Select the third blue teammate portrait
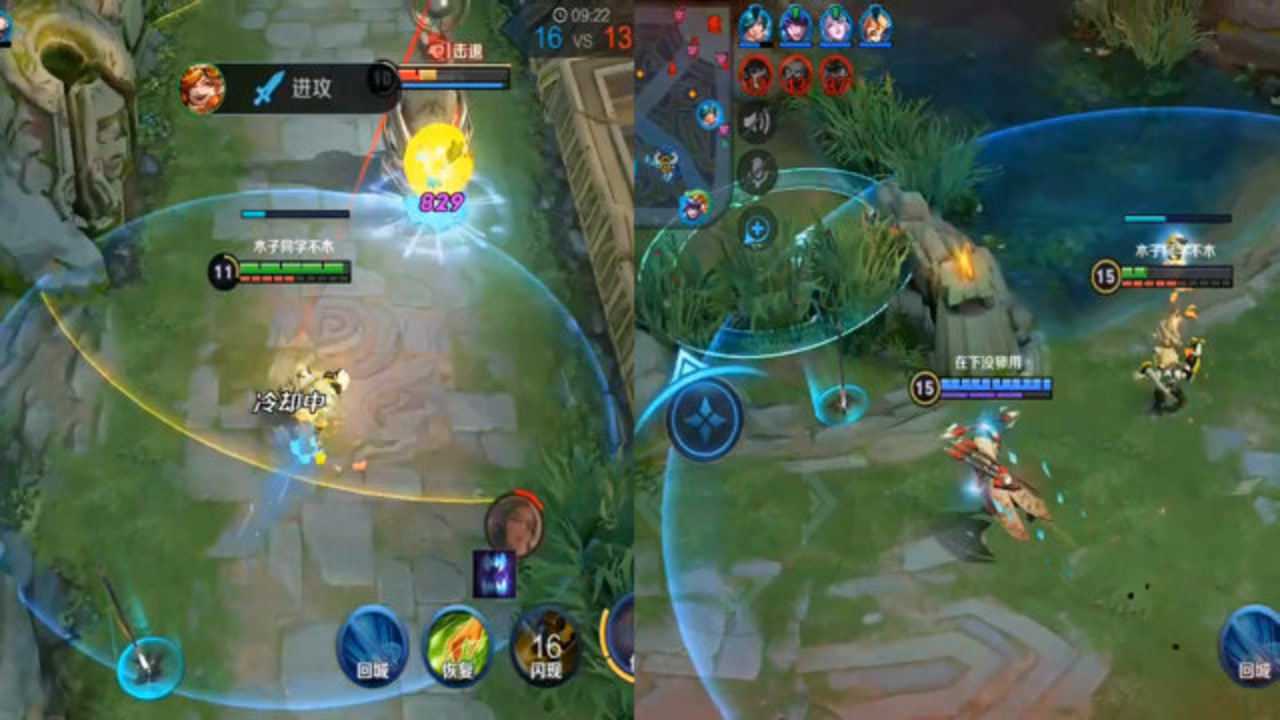Image resolution: width=1280 pixels, height=720 pixels. click(836, 25)
